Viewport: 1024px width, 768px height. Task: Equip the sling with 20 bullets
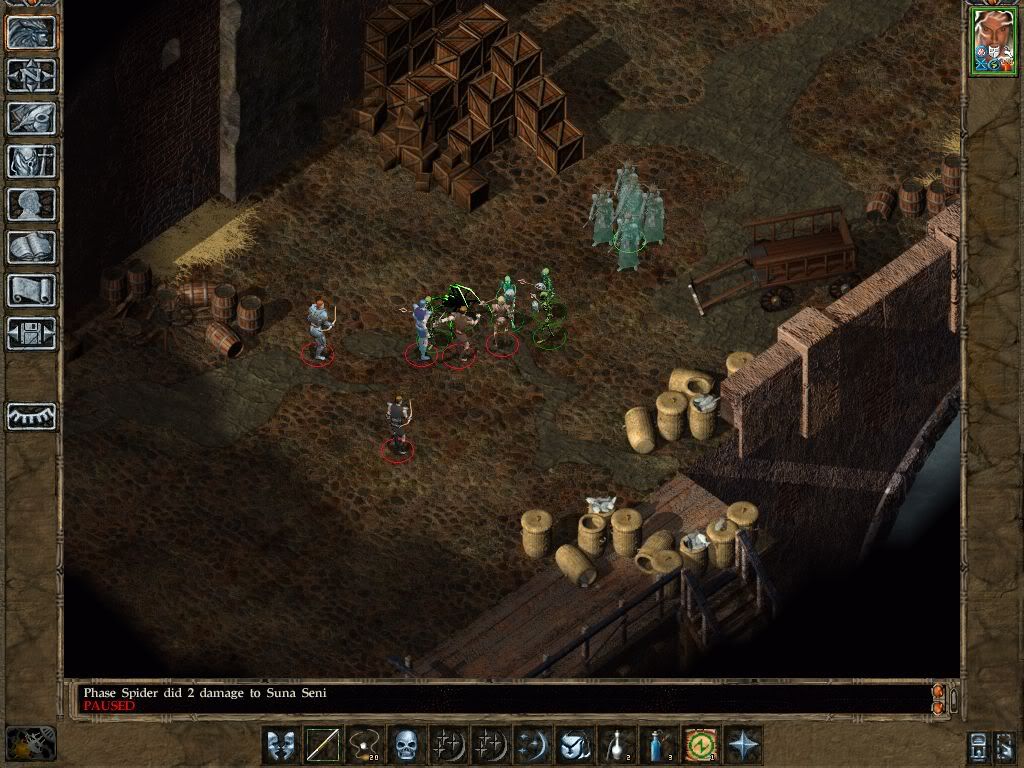365,745
